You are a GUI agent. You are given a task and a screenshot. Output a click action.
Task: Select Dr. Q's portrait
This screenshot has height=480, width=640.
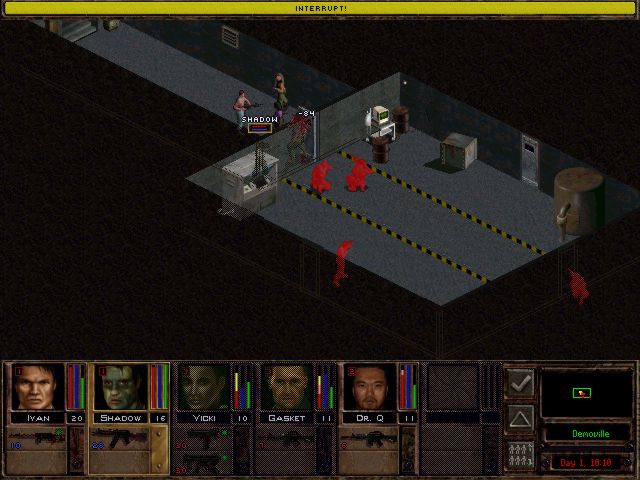point(370,387)
